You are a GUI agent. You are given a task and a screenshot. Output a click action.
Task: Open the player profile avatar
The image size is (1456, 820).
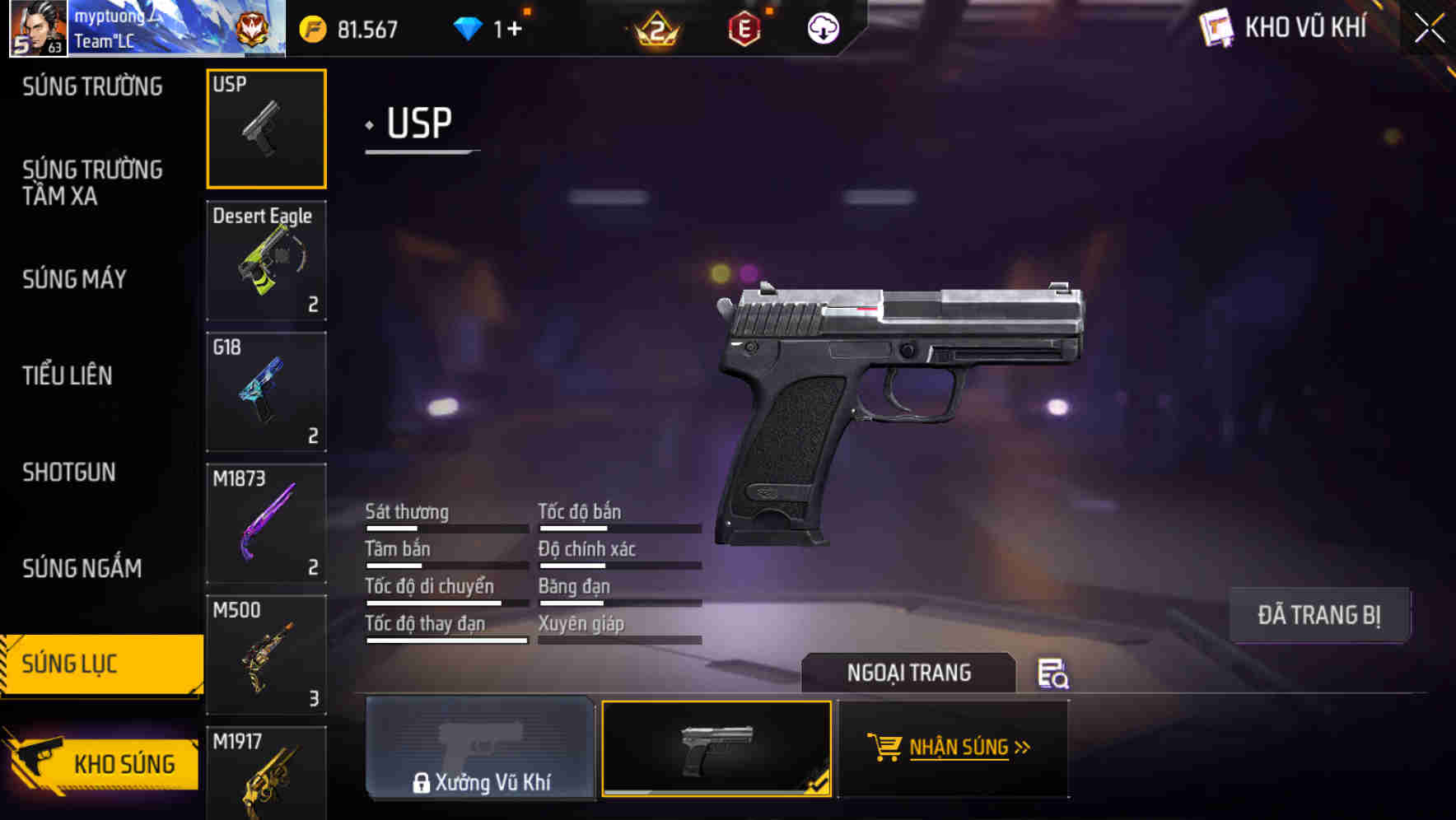tap(37, 30)
